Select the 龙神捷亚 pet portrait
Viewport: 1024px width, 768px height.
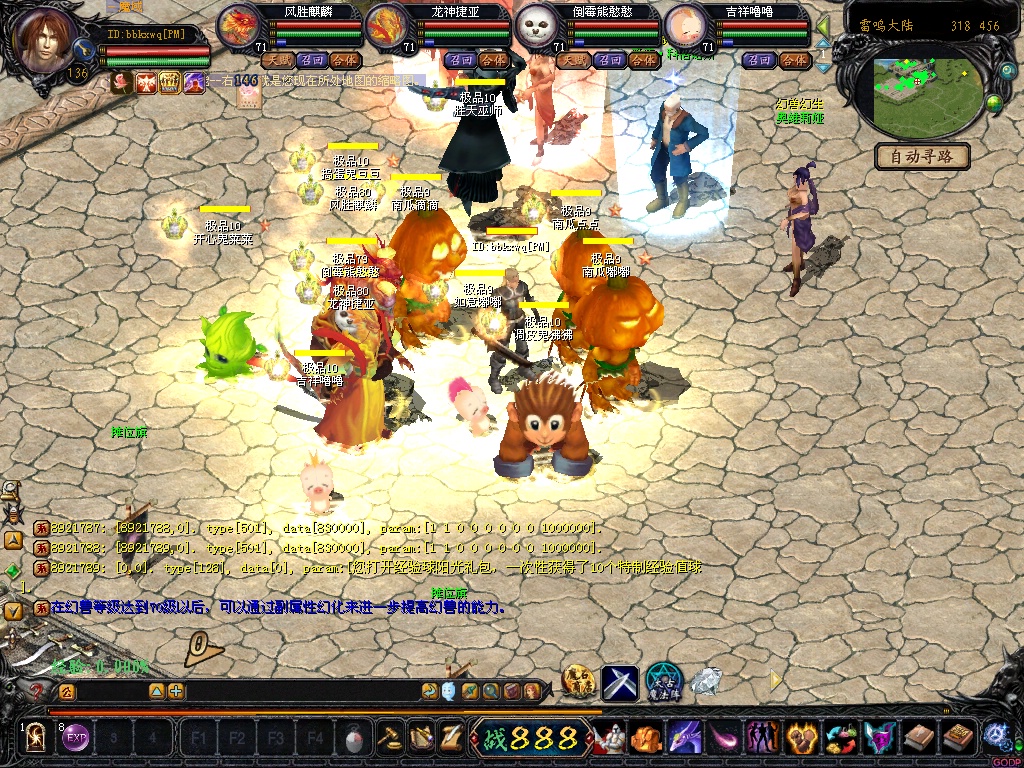coord(387,27)
